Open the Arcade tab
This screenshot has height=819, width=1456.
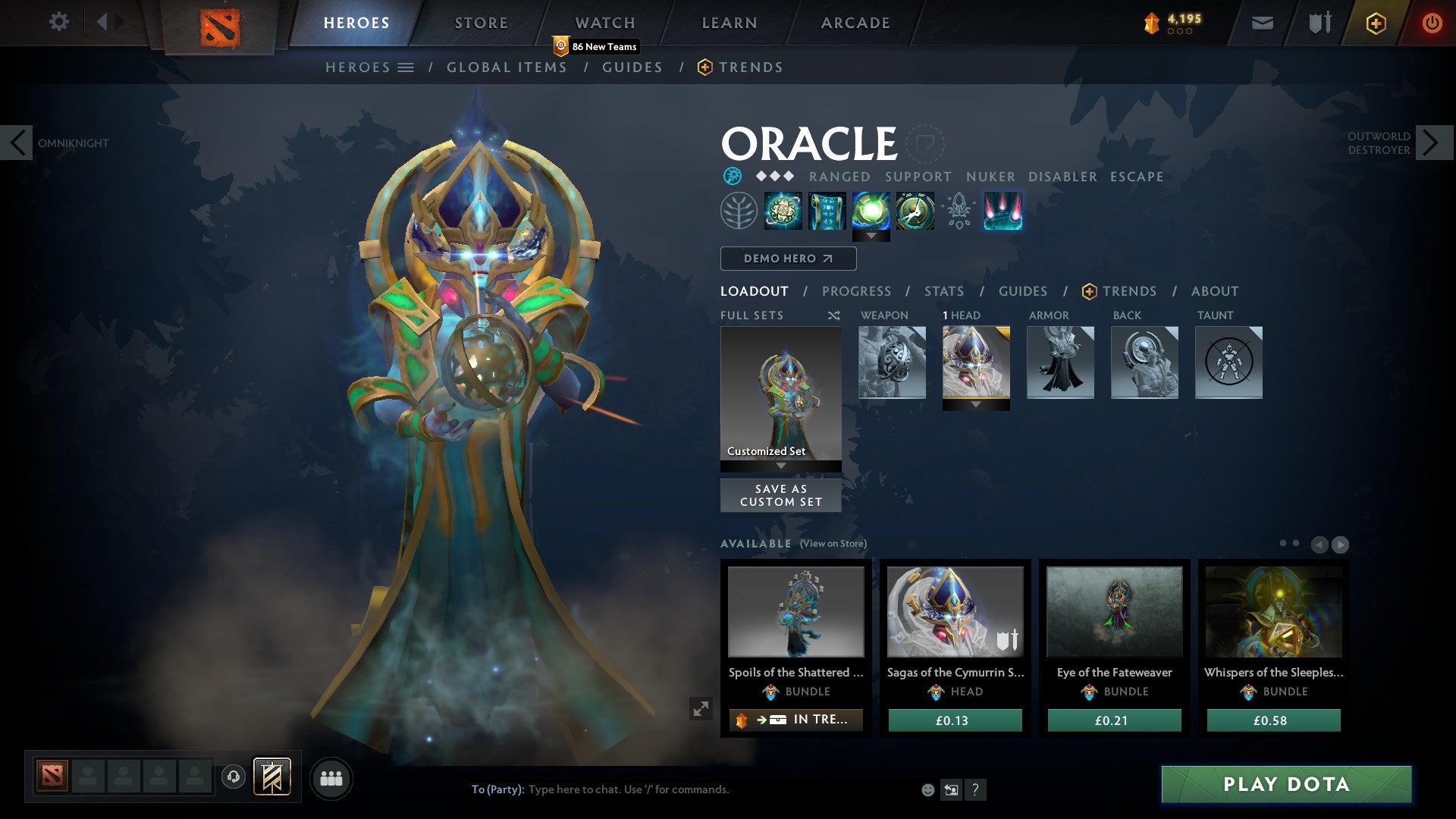(x=855, y=23)
